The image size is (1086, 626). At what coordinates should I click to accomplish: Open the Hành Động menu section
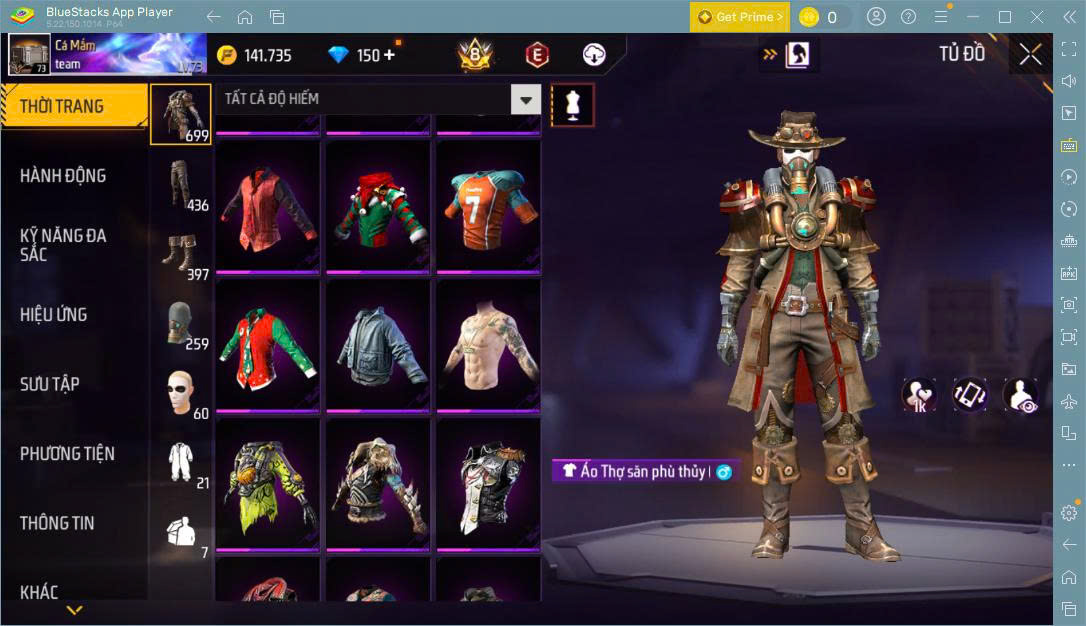pos(63,176)
